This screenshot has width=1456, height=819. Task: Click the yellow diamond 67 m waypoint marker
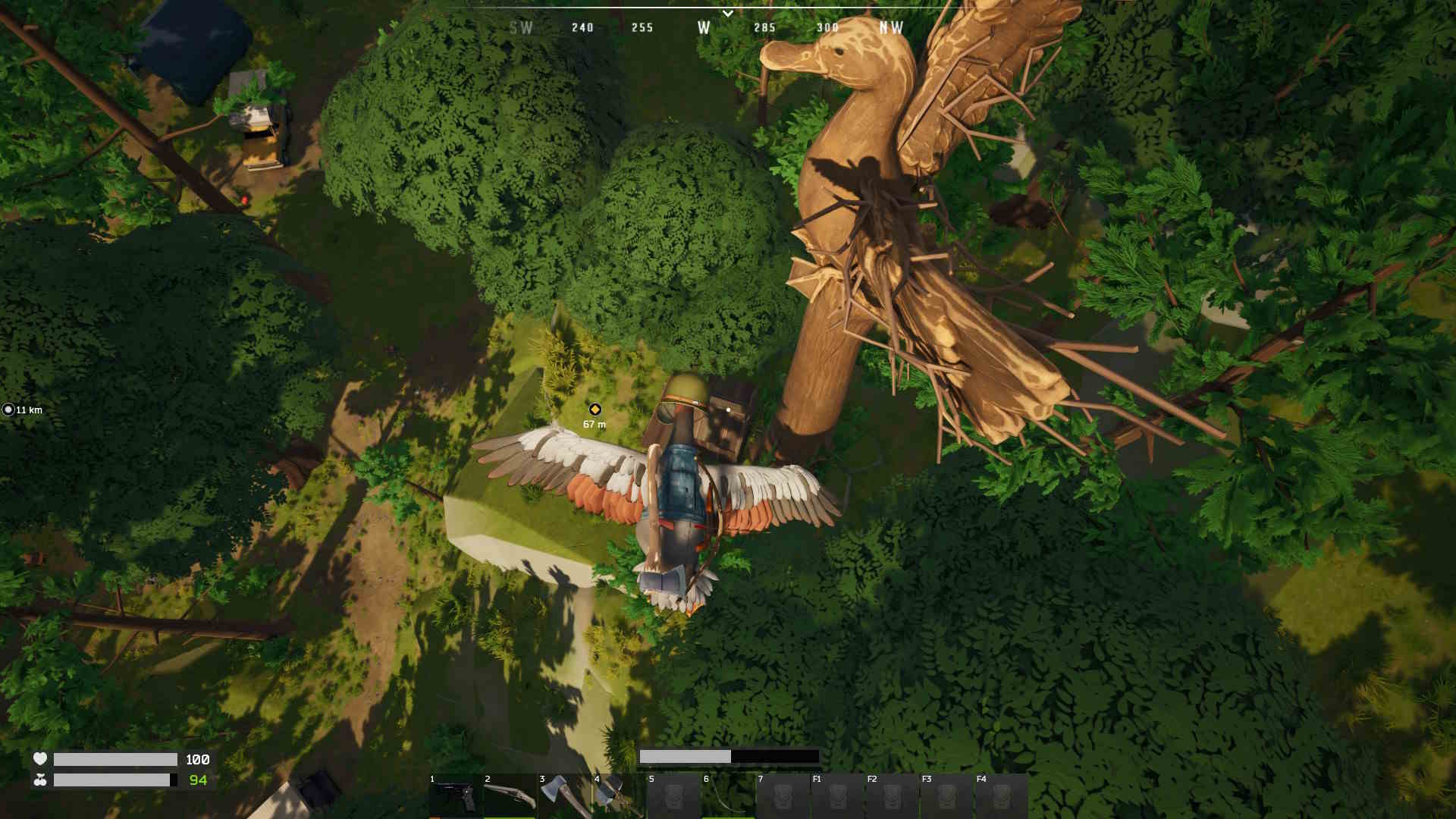[x=595, y=409]
